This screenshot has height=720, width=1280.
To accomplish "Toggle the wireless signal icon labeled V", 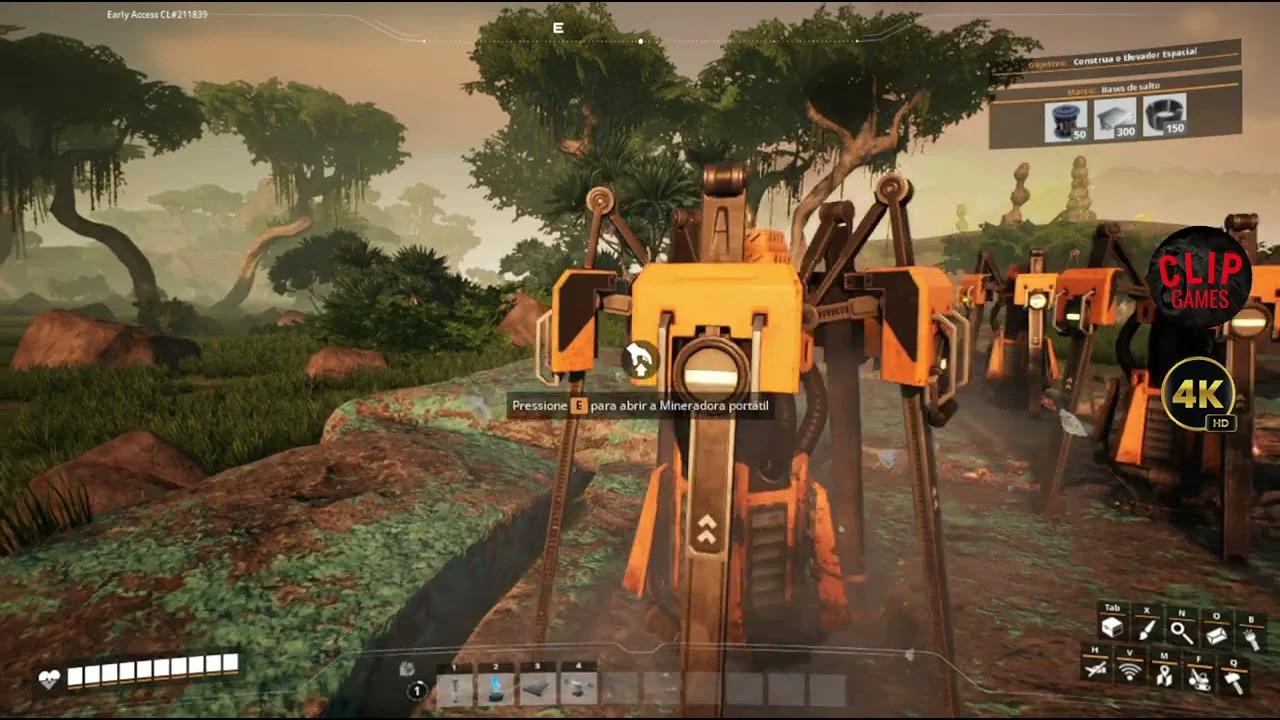I will [x=1130, y=672].
